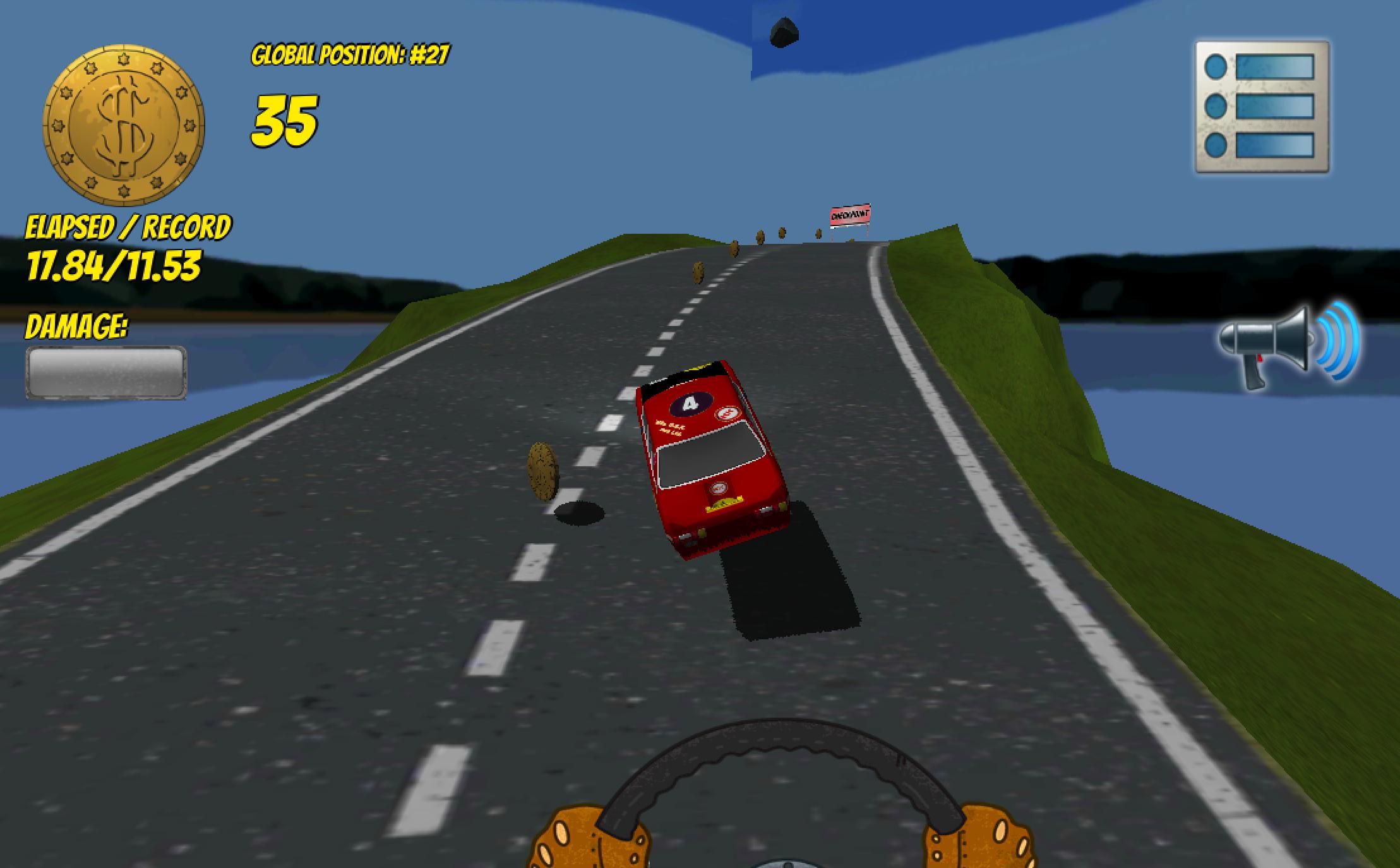Select the CHECKPOINT banner on the hill
The width and height of the screenshot is (1400, 868).
tap(849, 215)
